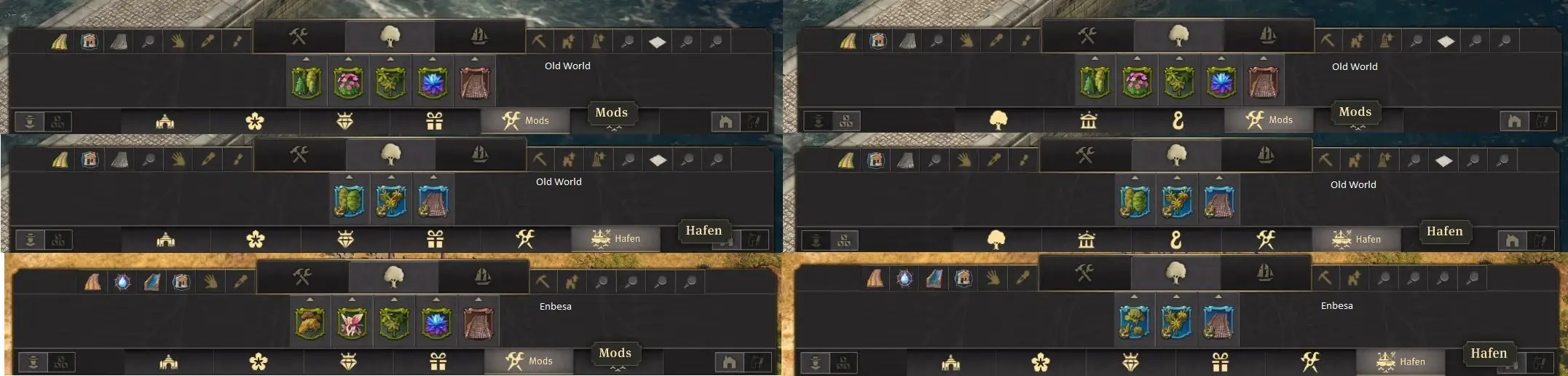Switch to the ship tab in Enbesa Hafen panel
1568x376 pixels.
coord(1266,274)
